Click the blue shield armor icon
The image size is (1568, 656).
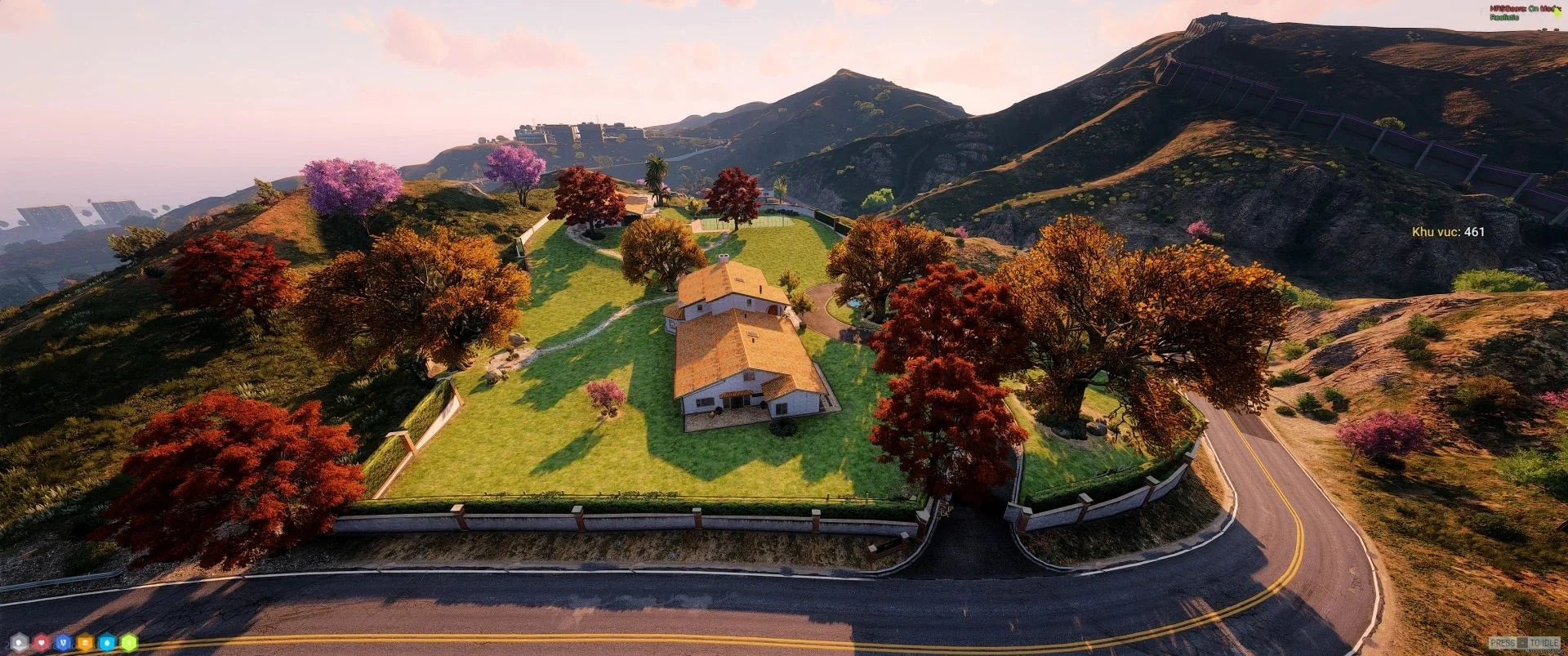click(64, 642)
